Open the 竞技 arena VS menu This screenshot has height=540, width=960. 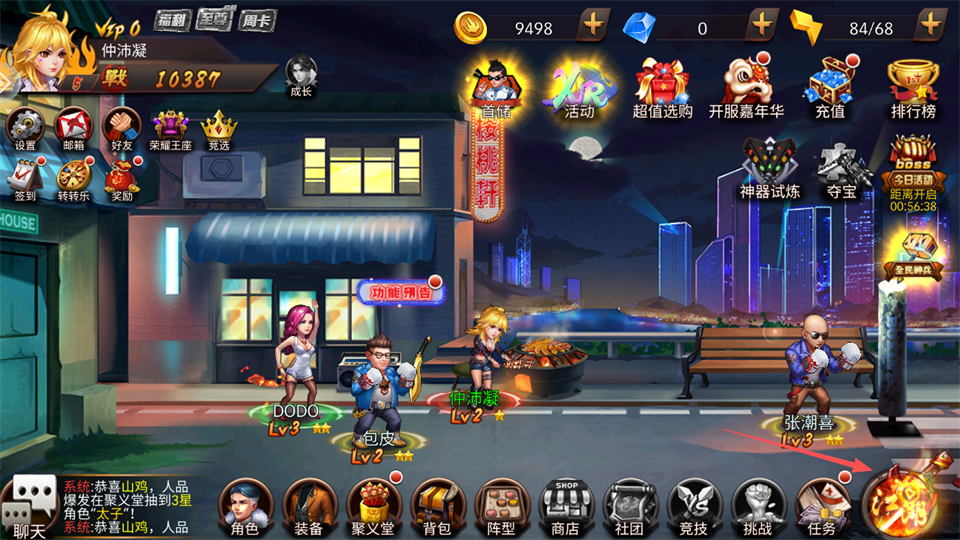point(692,505)
